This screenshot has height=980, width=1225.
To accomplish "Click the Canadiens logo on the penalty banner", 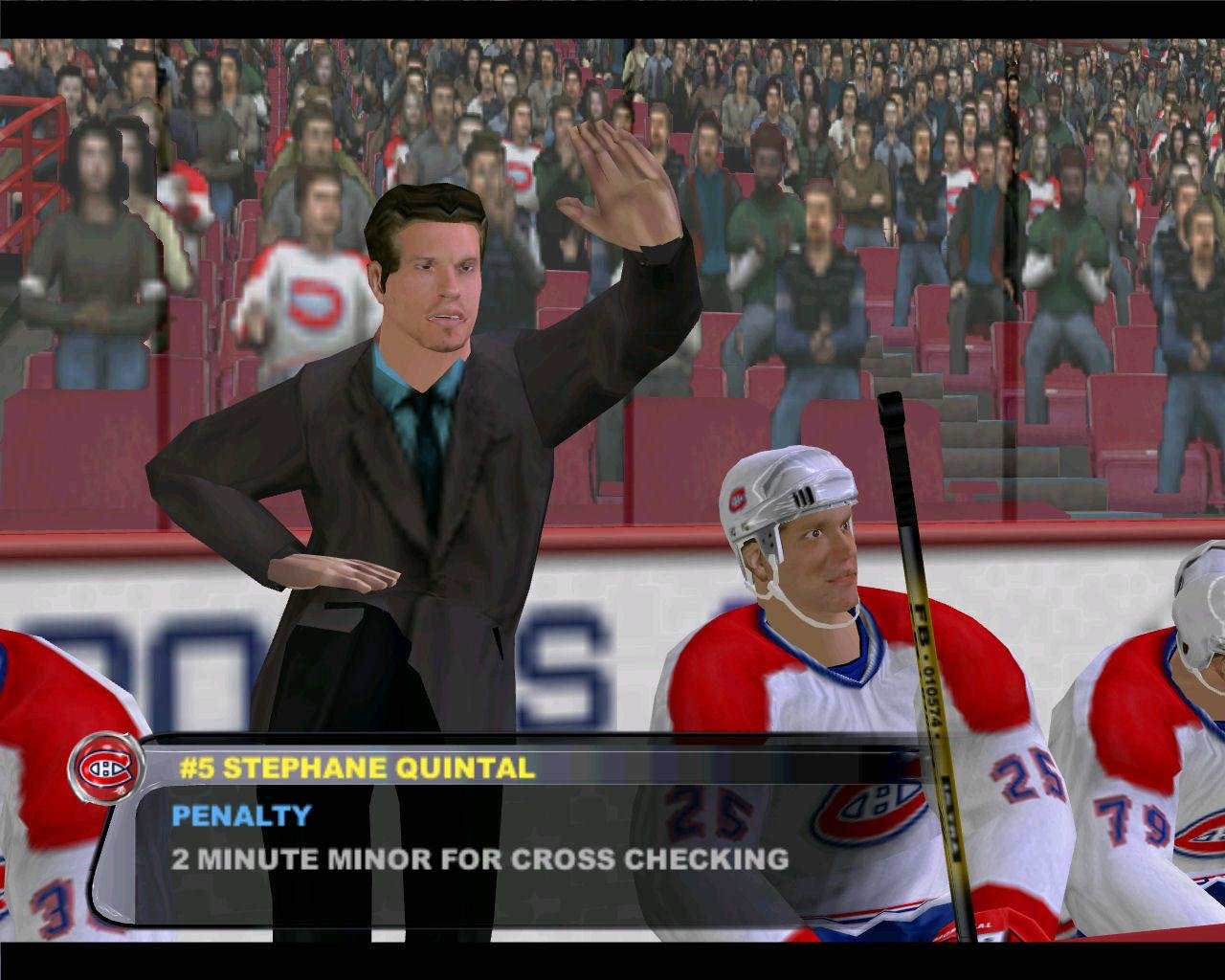I will [x=104, y=767].
